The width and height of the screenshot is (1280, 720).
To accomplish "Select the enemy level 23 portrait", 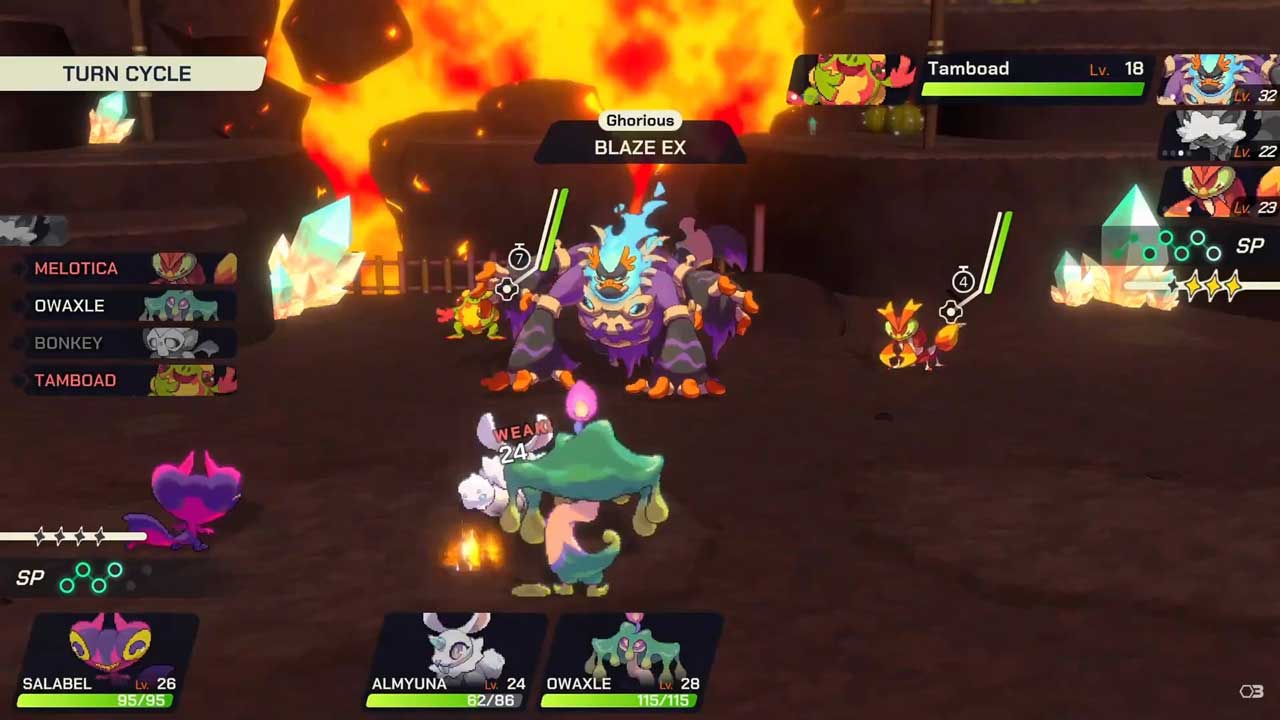I will 1218,190.
